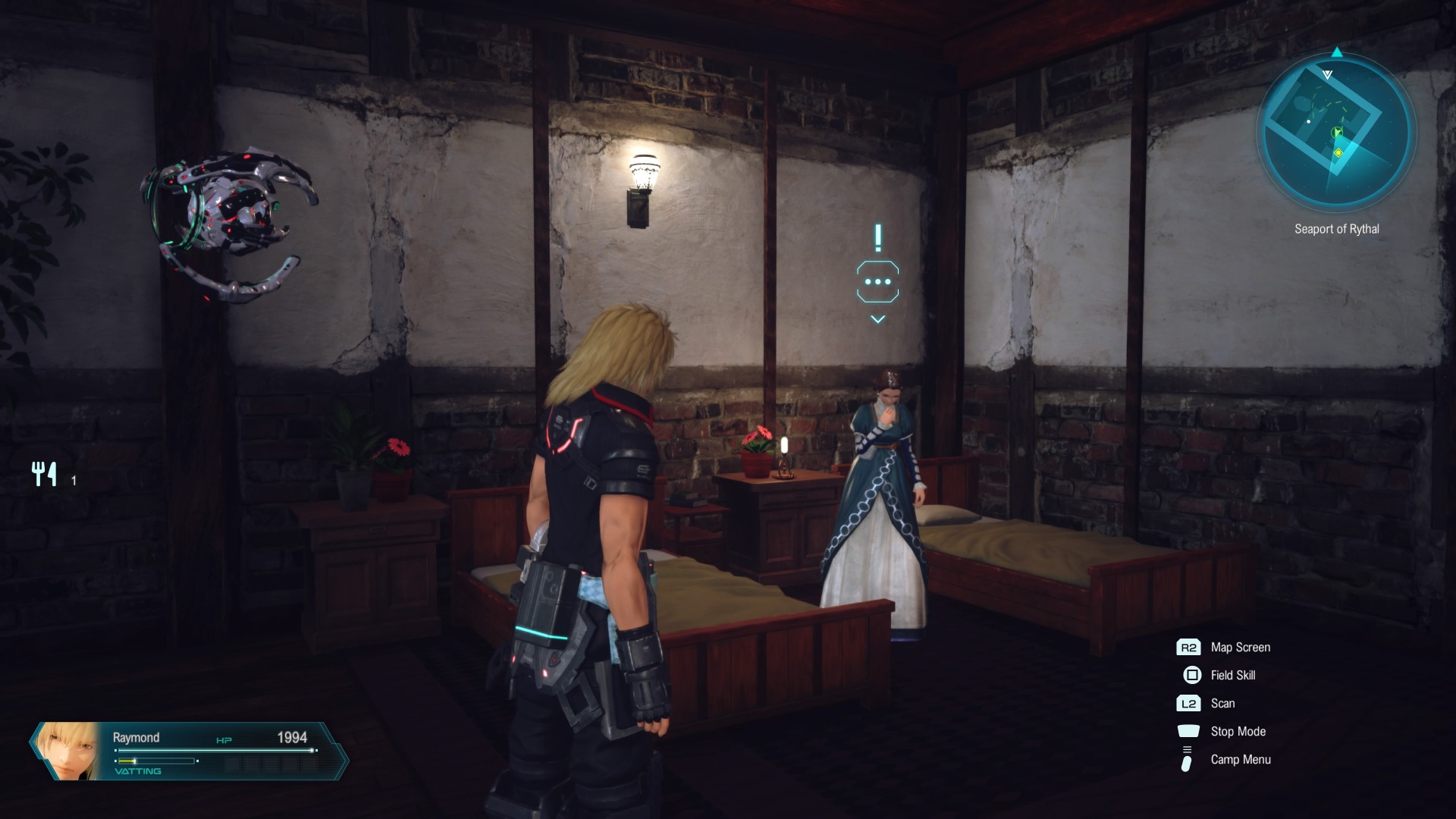The image size is (1456, 819).
Task: Collapse the downward chevron below the minimap
Action: [1328, 74]
